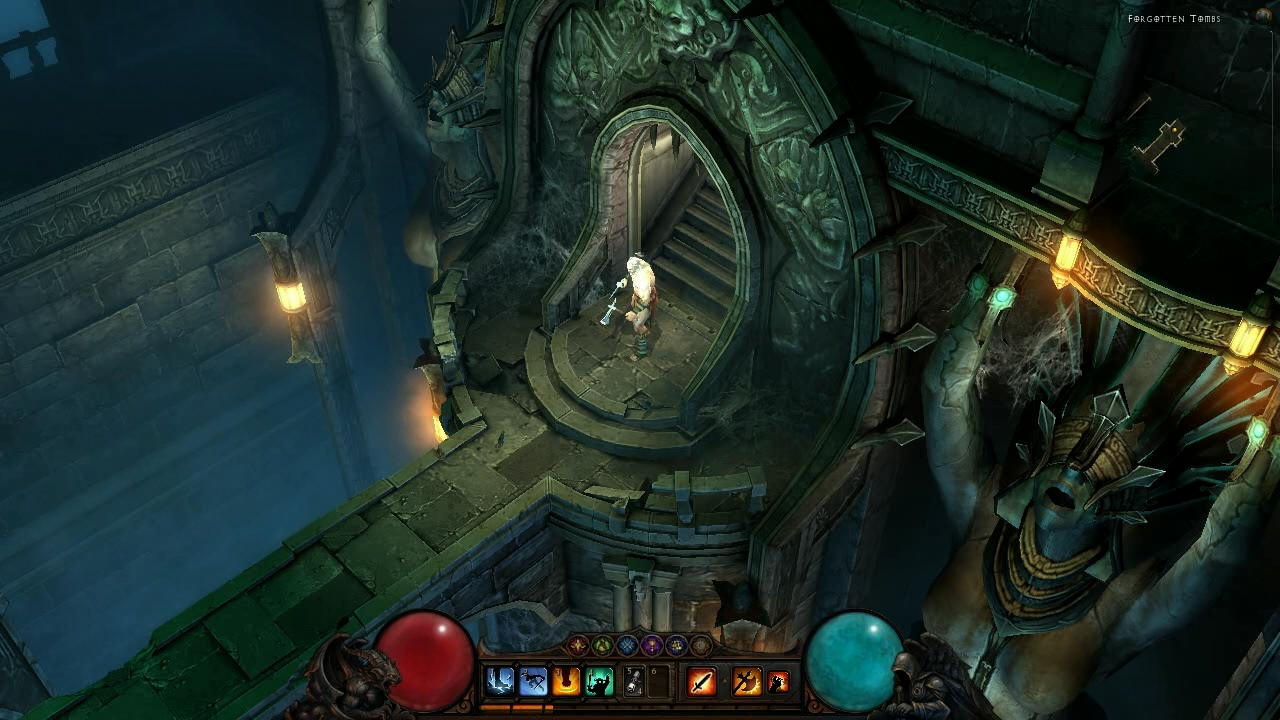Click the green round menu button
Viewport: 1280px width, 720px height.
(x=603, y=645)
